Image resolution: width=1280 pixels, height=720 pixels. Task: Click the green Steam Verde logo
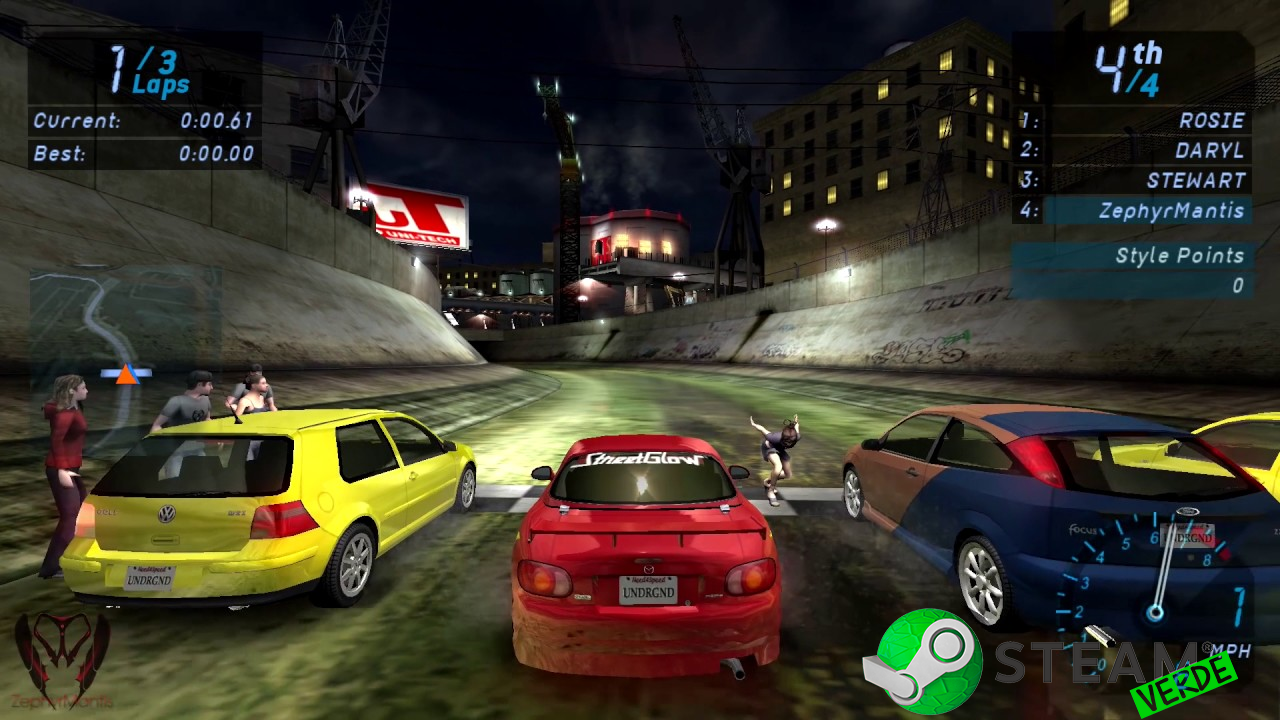pos(923,661)
